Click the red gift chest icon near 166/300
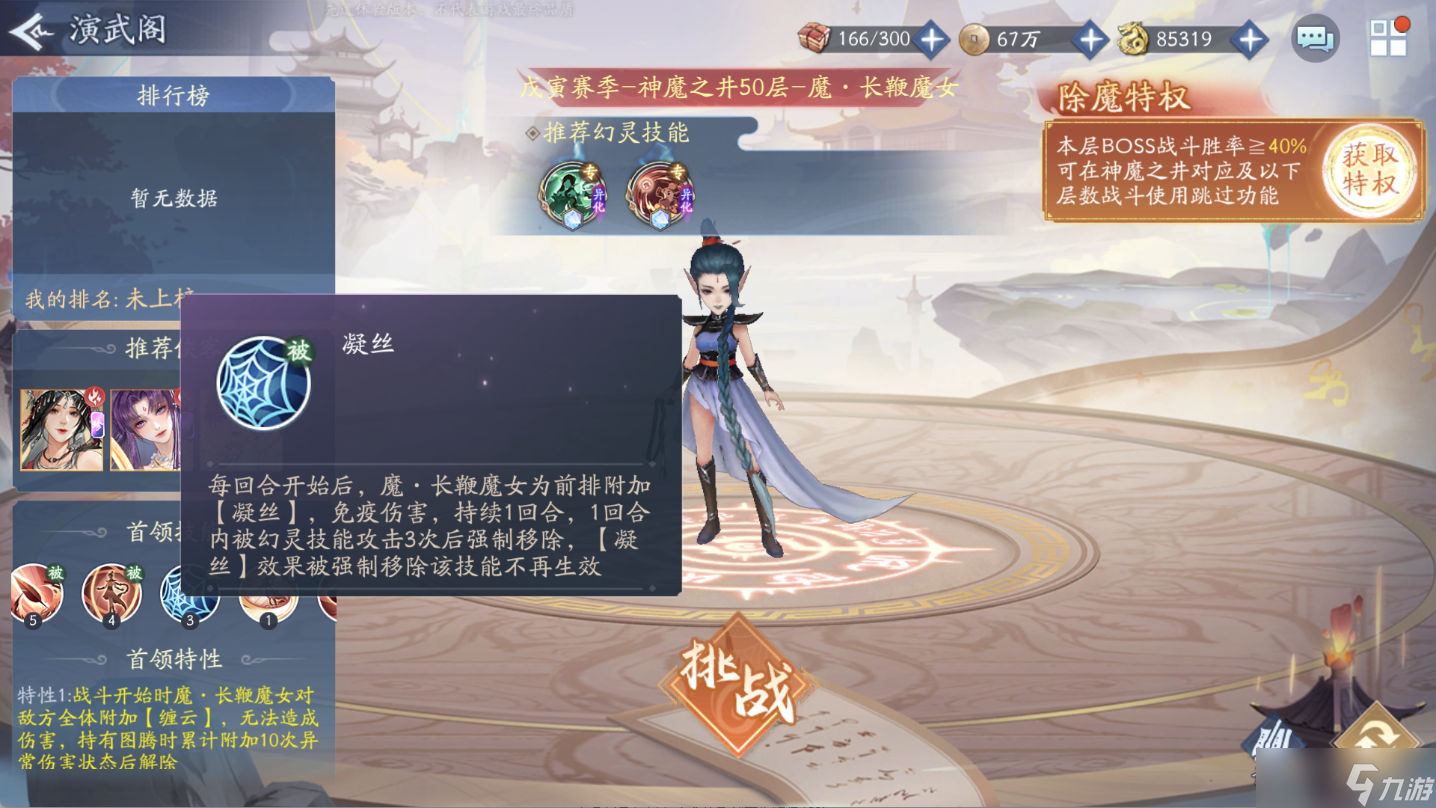This screenshot has height=808, width=1436. pos(814,38)
